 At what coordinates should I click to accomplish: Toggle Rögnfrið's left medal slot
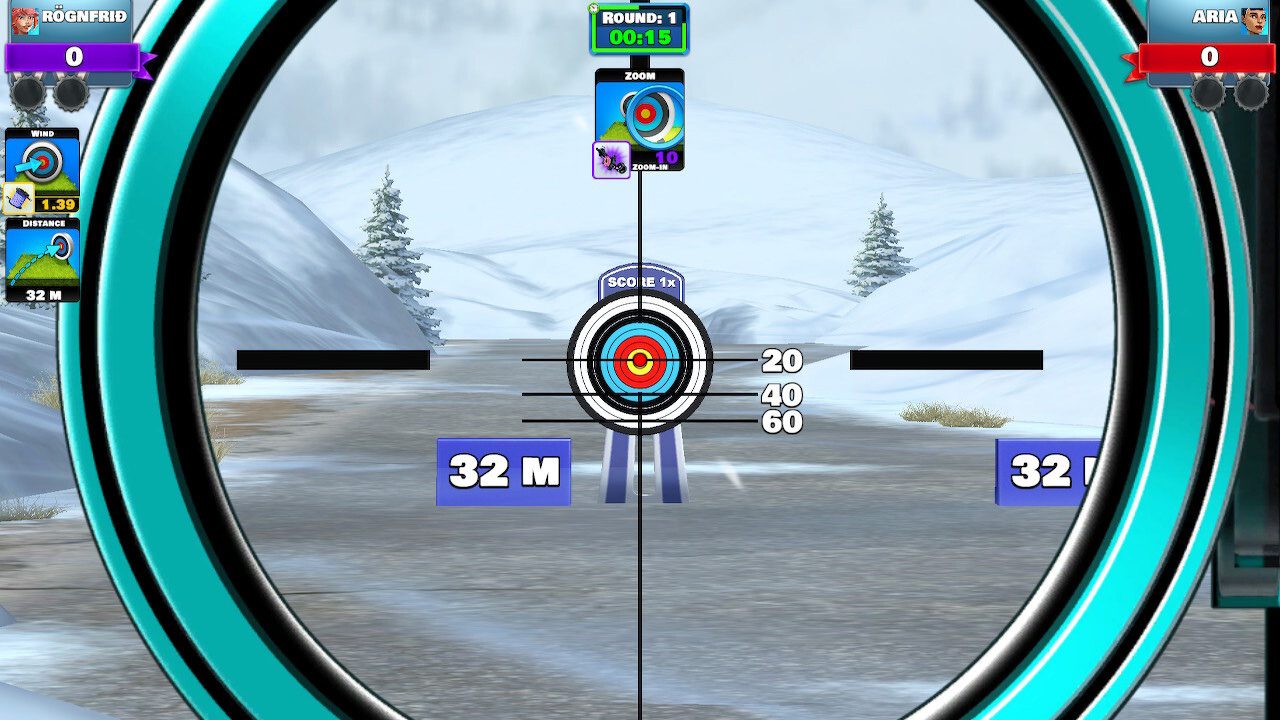point(26,91)
